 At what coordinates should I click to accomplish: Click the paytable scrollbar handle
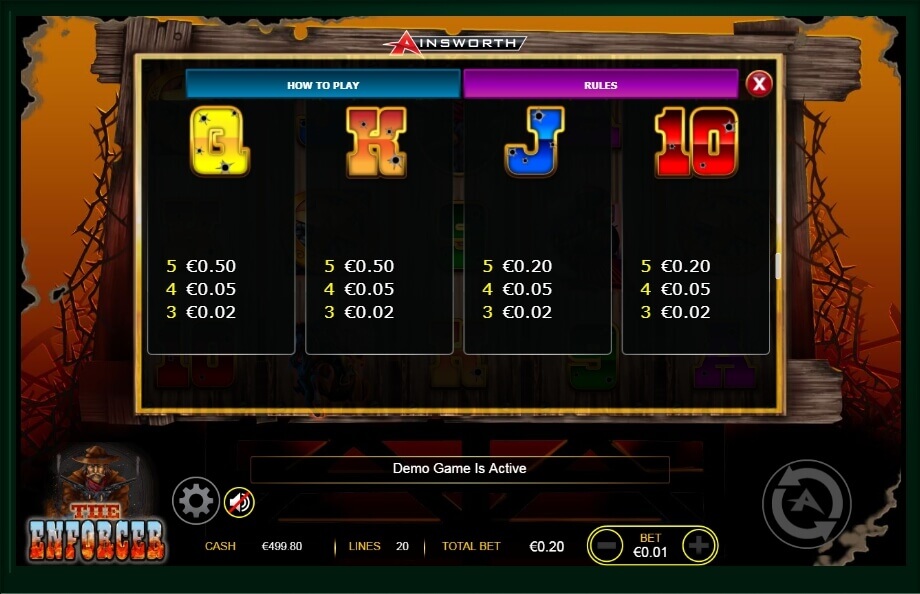tap(777, 266)
